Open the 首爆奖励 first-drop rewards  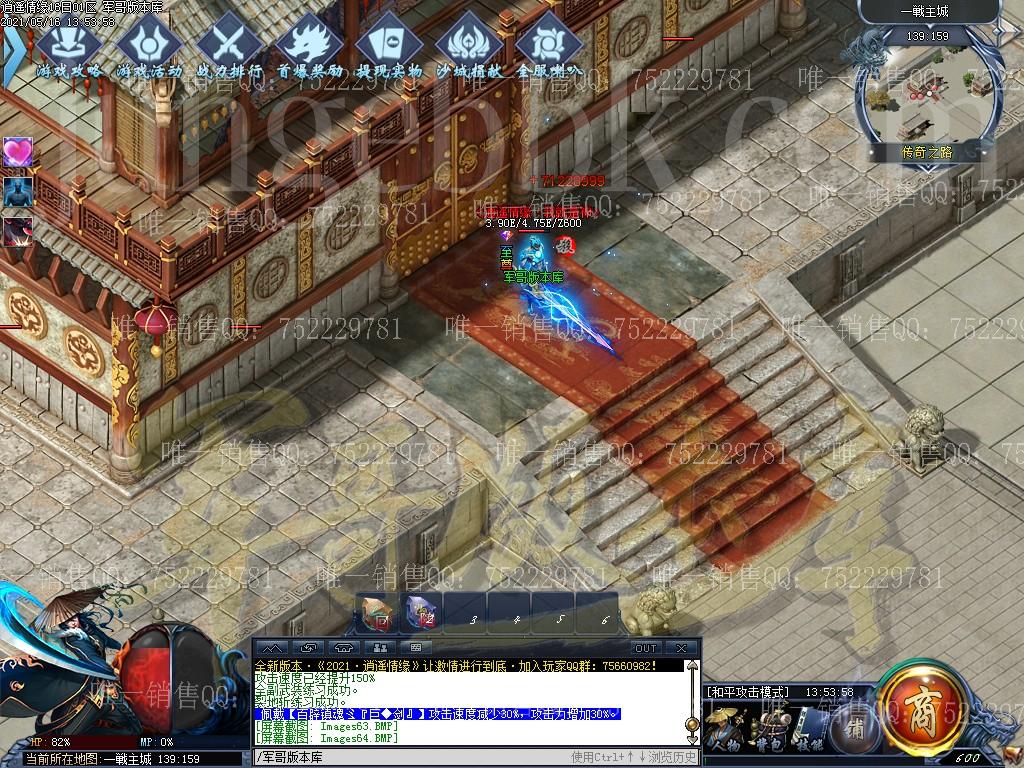(x=309, y=44)
